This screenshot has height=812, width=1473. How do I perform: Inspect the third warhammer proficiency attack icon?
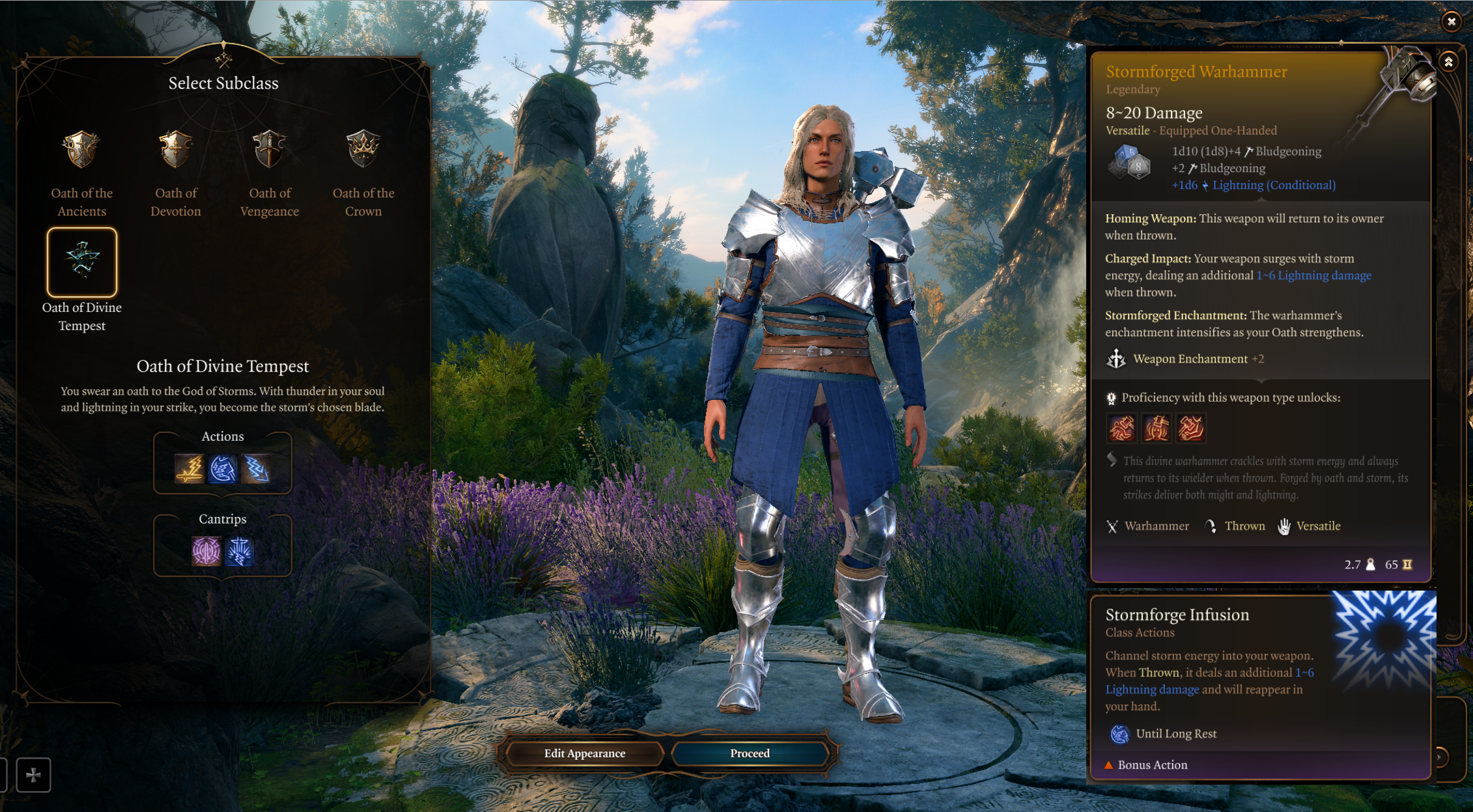click(x=1191, y=428)
